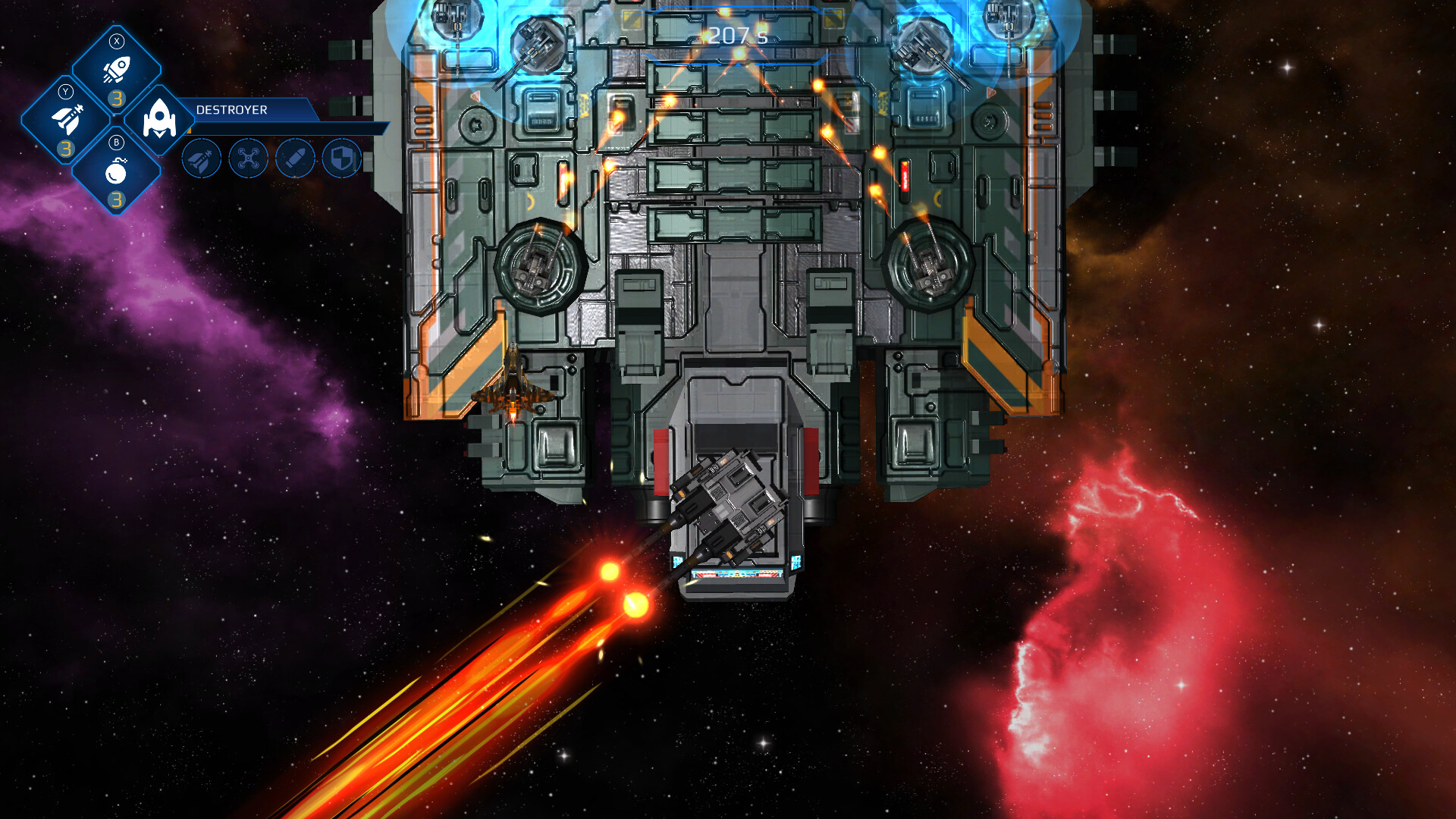
Task: Select the DESTROYER nameplate tab
Action: pos(230,109)
